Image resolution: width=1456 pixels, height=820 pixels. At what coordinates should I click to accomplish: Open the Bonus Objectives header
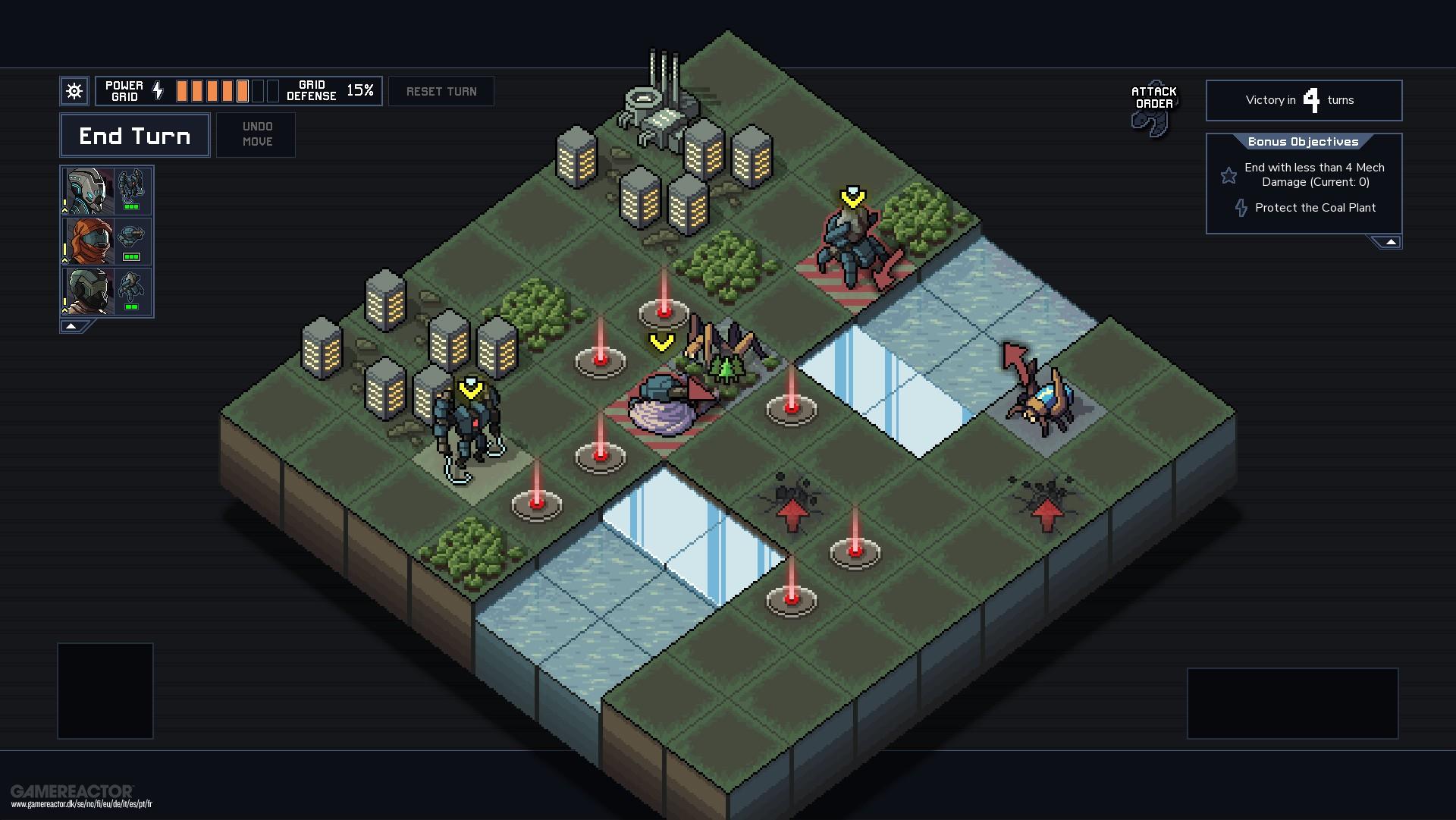click(1303, 141)
